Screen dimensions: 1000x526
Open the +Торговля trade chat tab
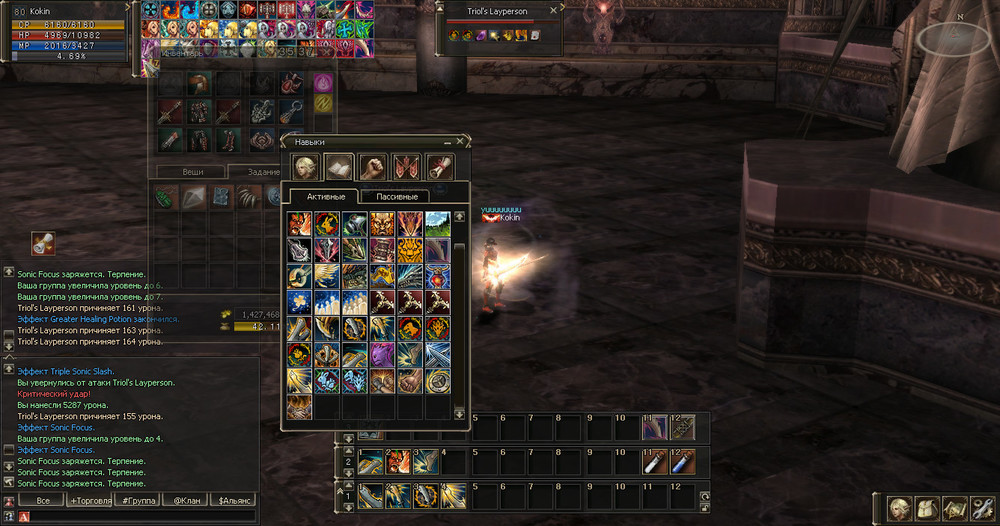pos(89,500)
